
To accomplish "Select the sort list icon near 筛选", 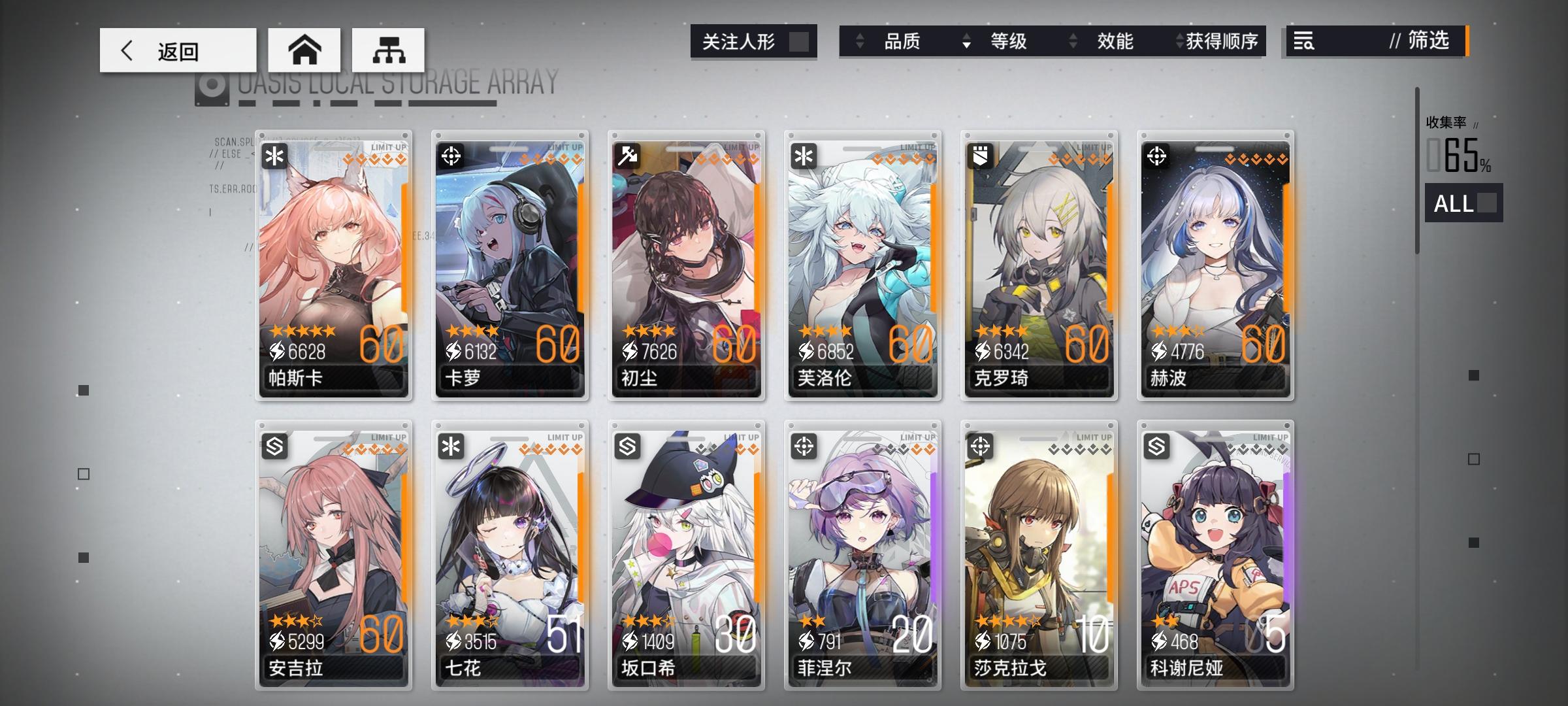I will coord(1304,41).
